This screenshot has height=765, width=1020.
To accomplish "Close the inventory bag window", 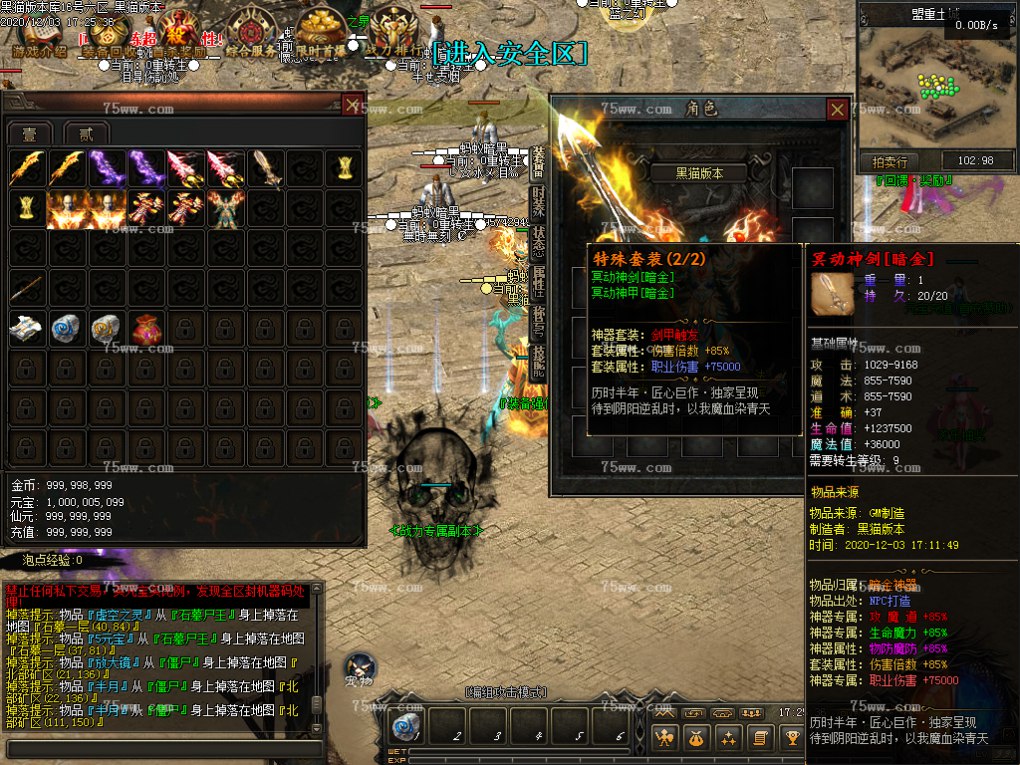I will click(x=352, y=104).
